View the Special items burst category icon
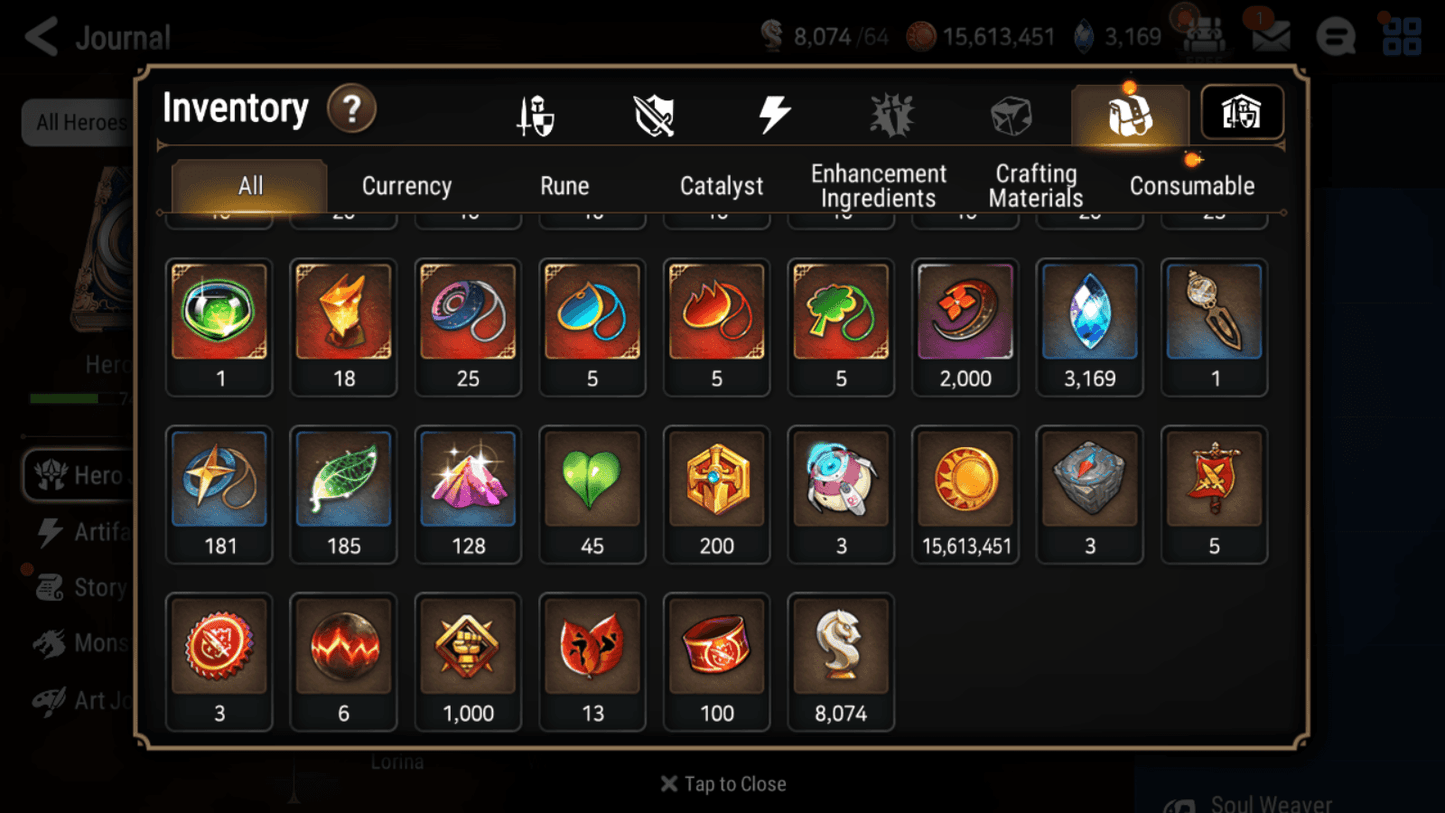1445x813 pixels. click(x=891, y=113)
